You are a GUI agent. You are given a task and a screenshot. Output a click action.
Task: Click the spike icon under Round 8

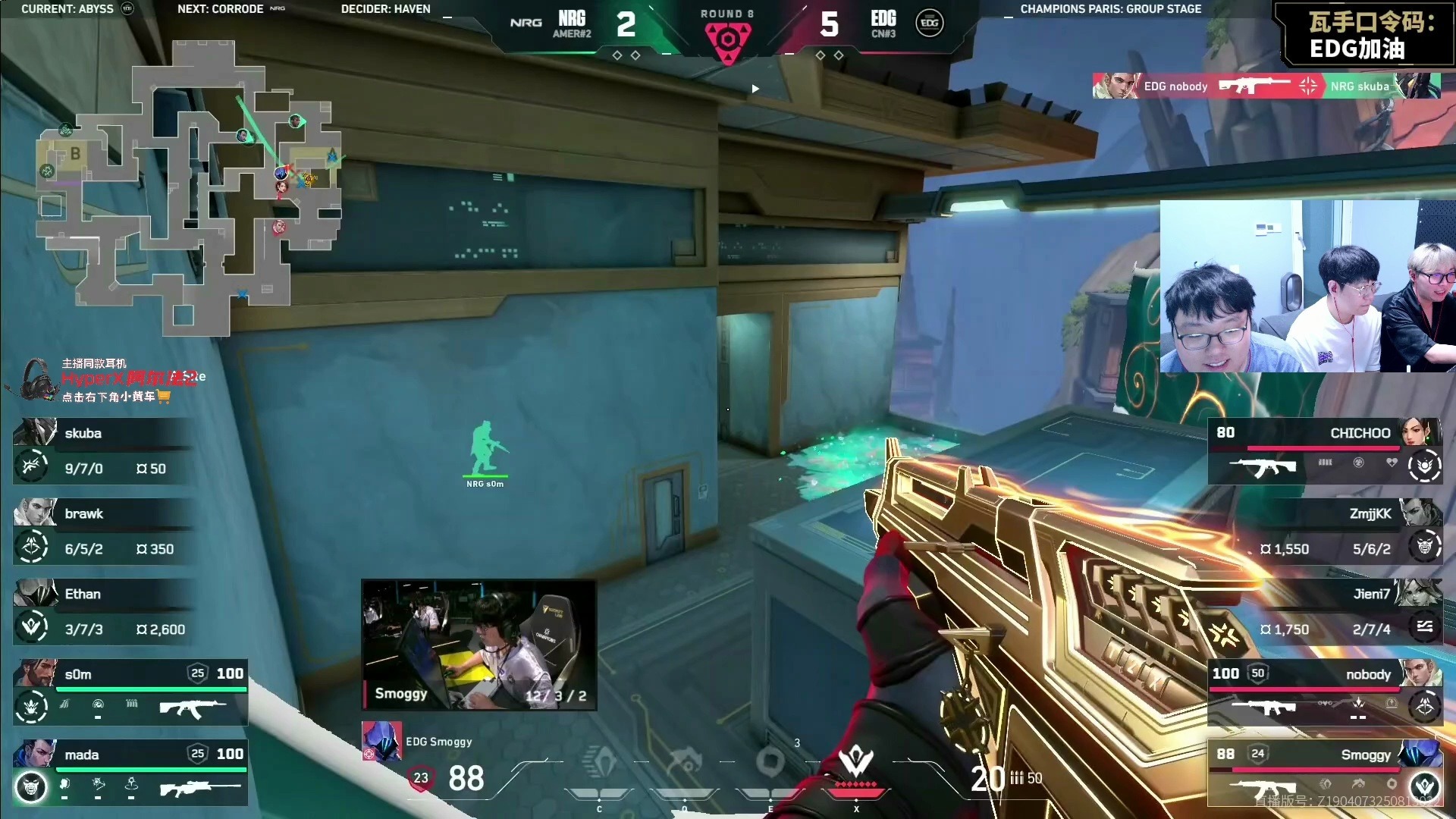(x=727, y=40)
